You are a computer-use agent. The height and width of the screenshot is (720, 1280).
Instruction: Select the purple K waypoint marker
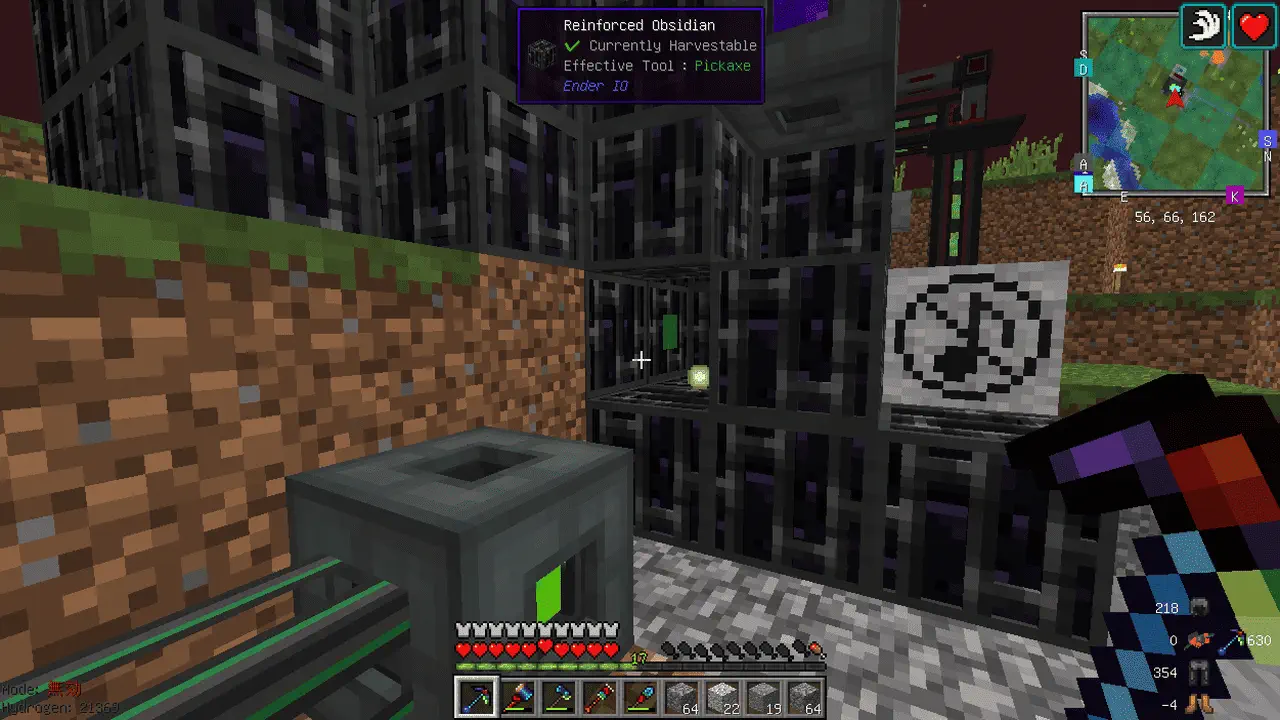(x=1234, y=196)
